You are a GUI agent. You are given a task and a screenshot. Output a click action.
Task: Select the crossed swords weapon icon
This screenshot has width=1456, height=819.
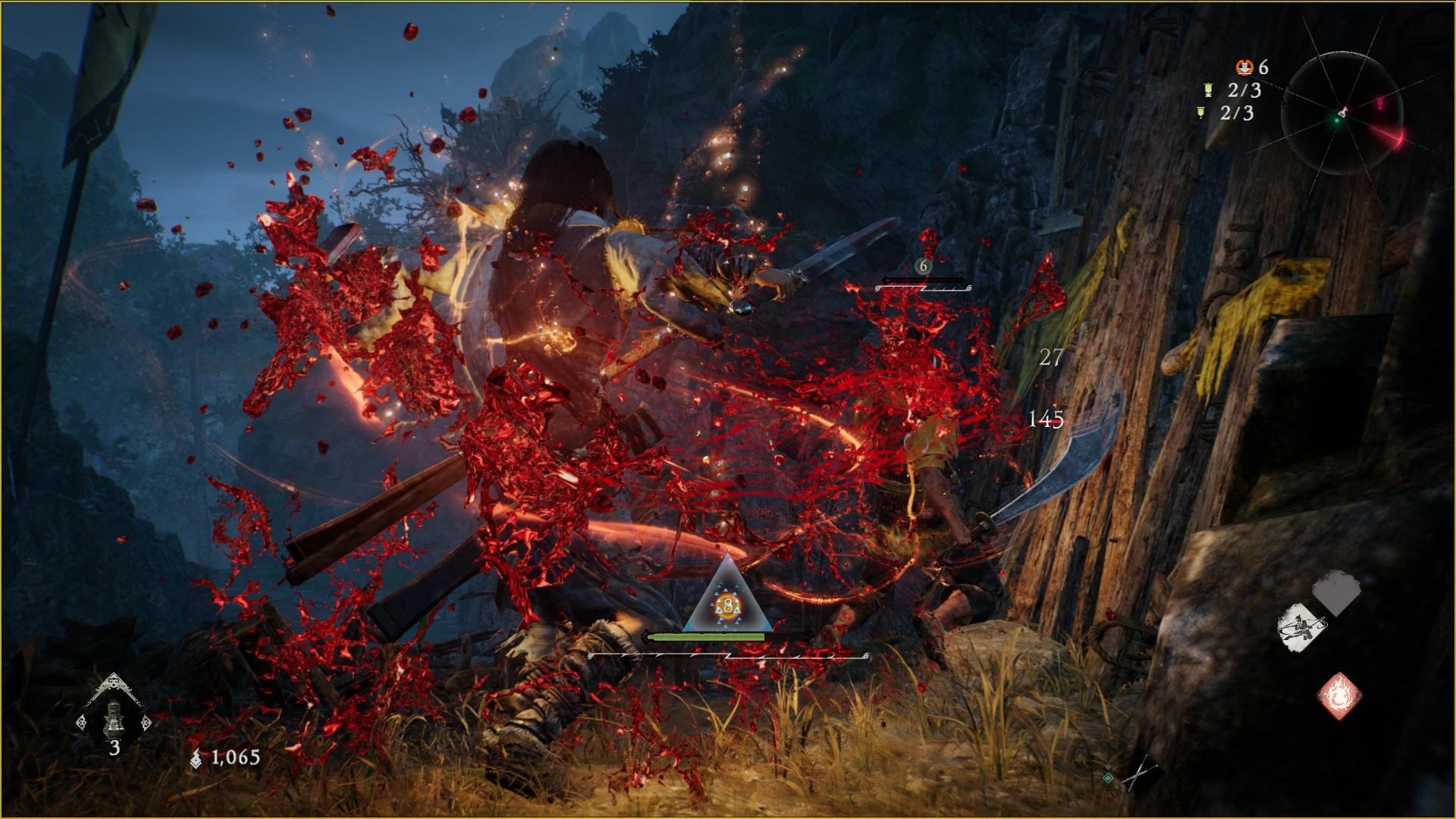click(1140, 774)
